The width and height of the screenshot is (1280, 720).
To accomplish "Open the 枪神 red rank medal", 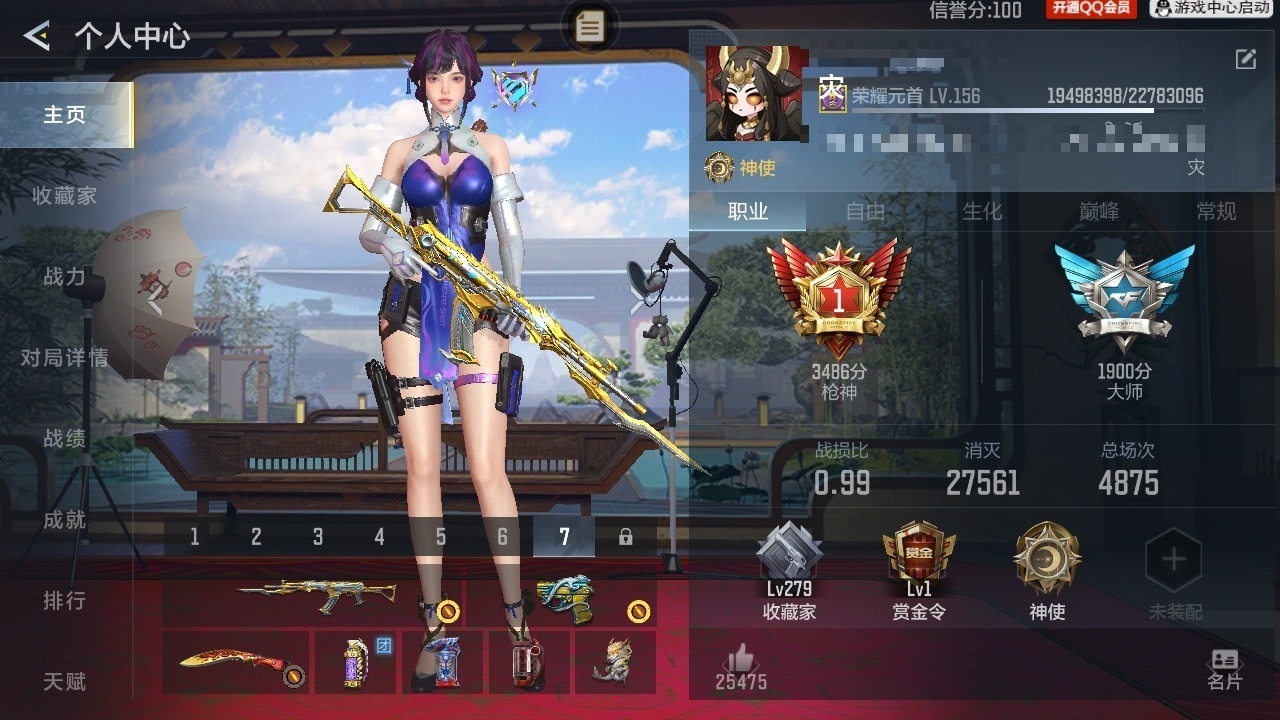I will point(841,295).
